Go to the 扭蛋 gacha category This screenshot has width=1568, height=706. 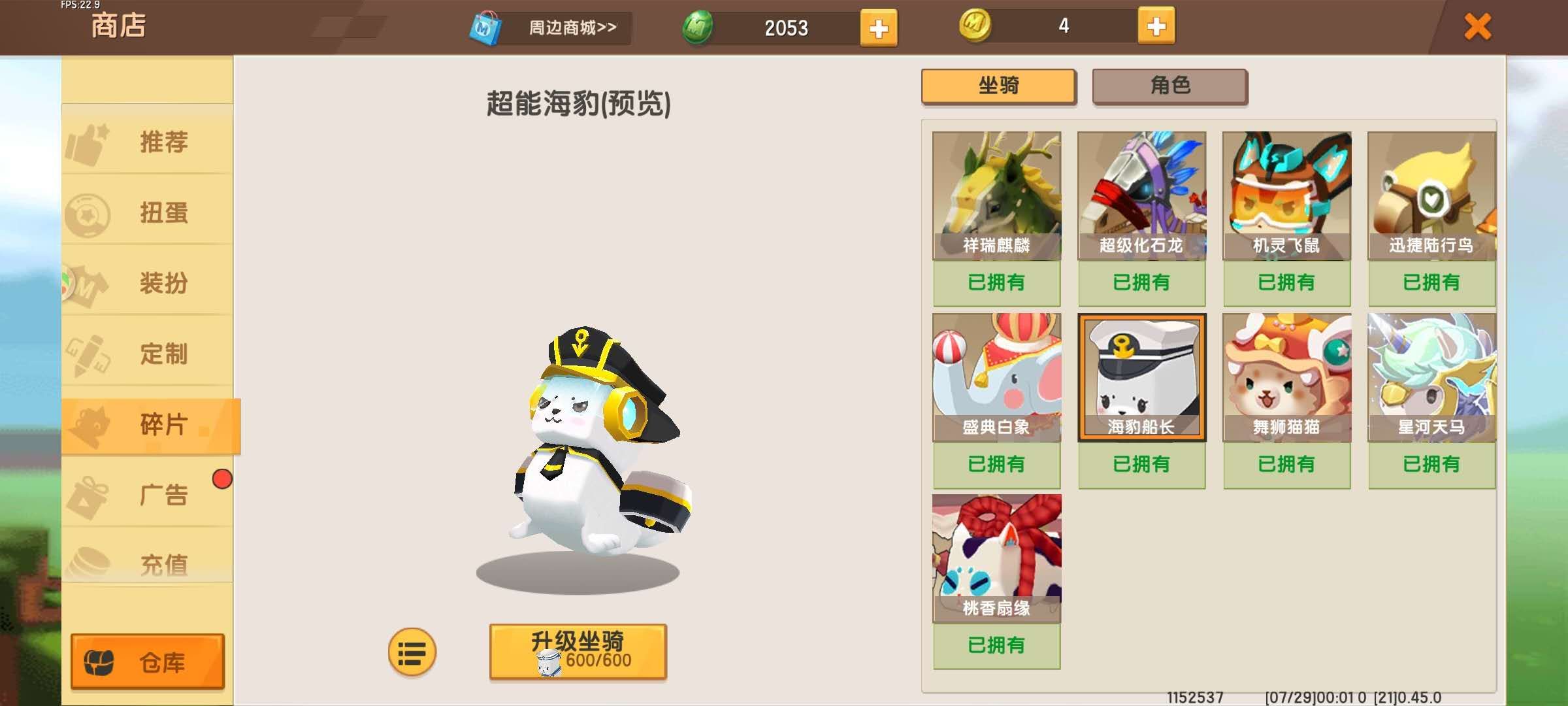tap(148, 212)
